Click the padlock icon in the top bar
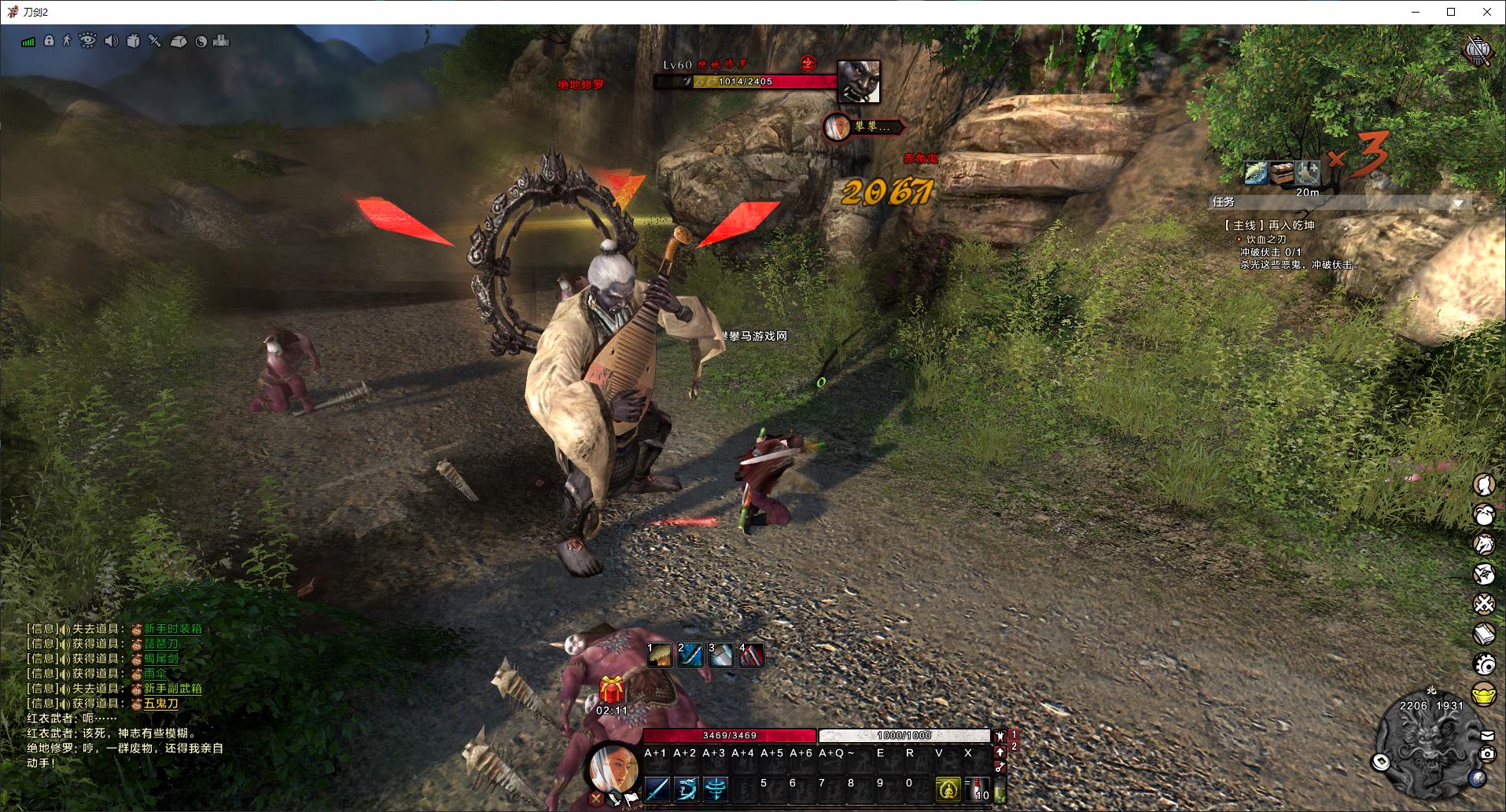 (49, 41)
